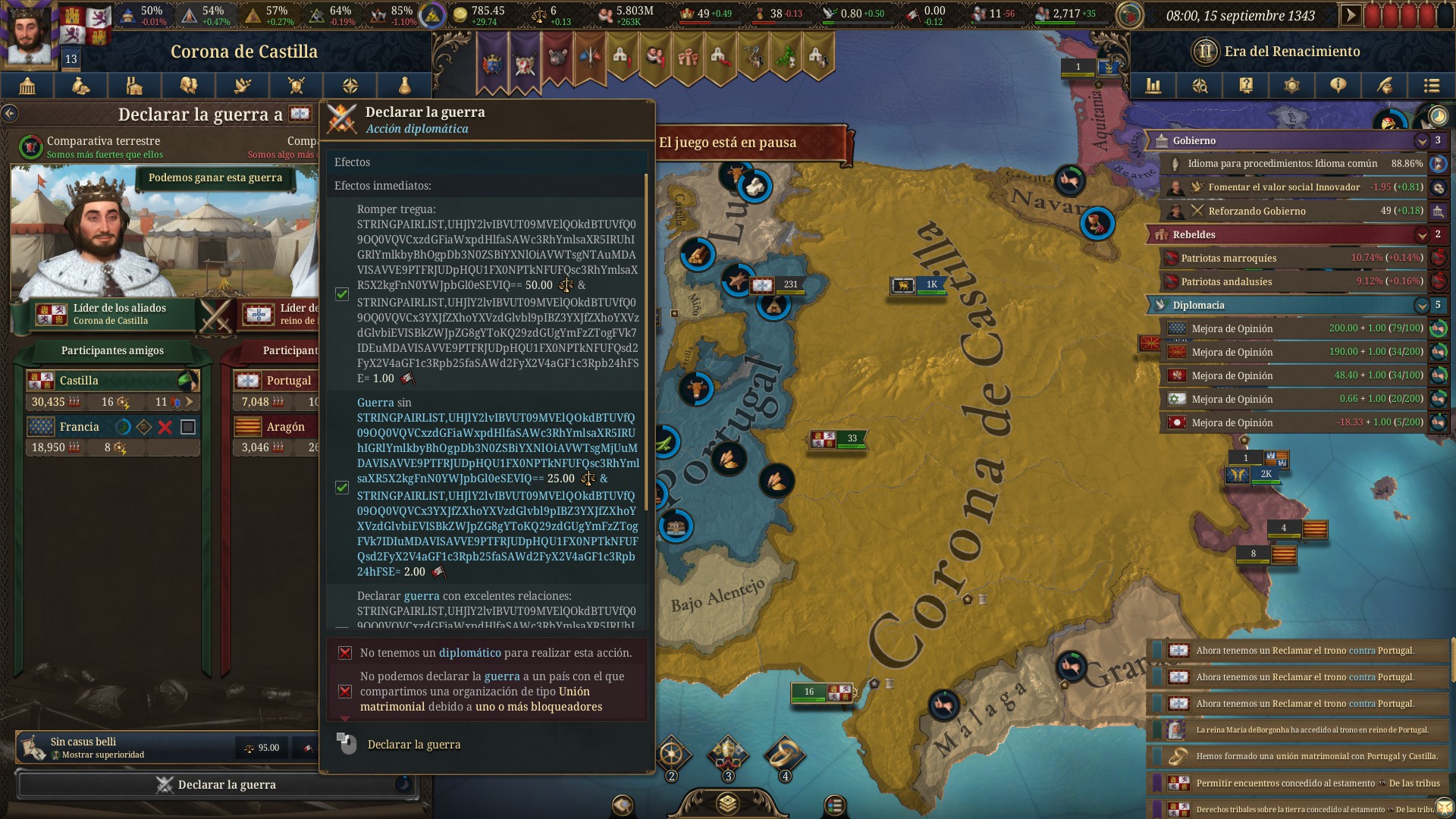Uncheck the Romper tregua effect checkbox

coord(340,293)
